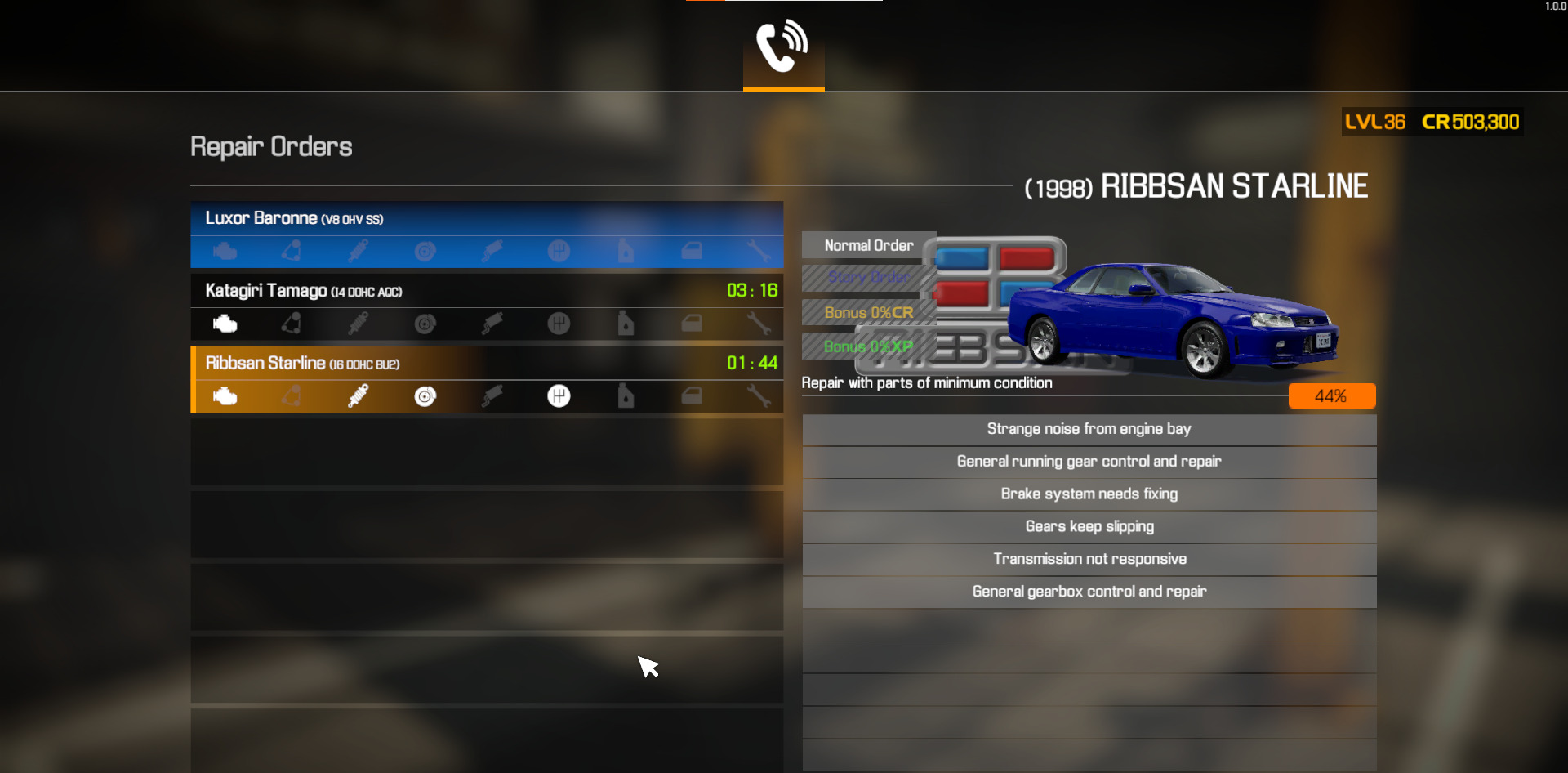Viewport: 1568px width, 773px height.
Task: Click the car door icon for Katagiri Tamago
Action: coord(693,324)
